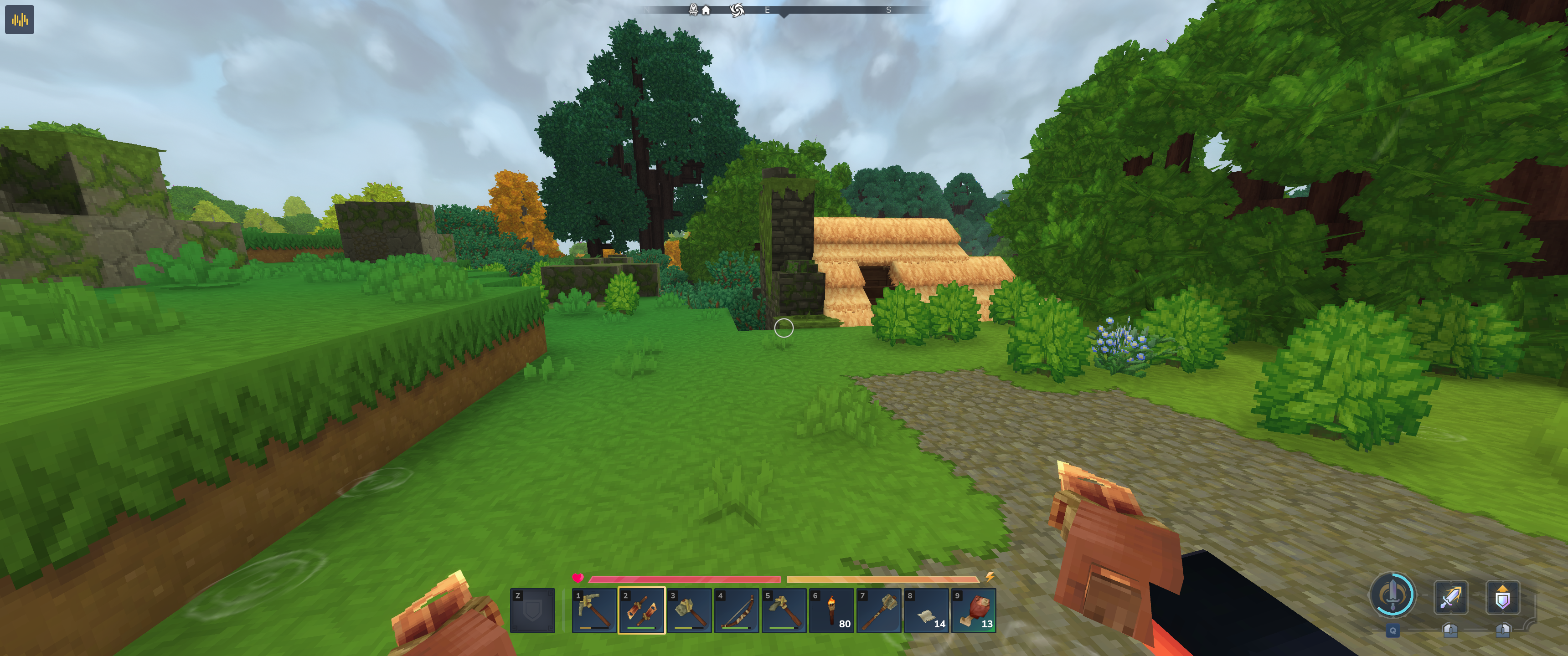Select the cloth scrap stack of 14
Screen dimensions: 1568x656
(926, 610)
